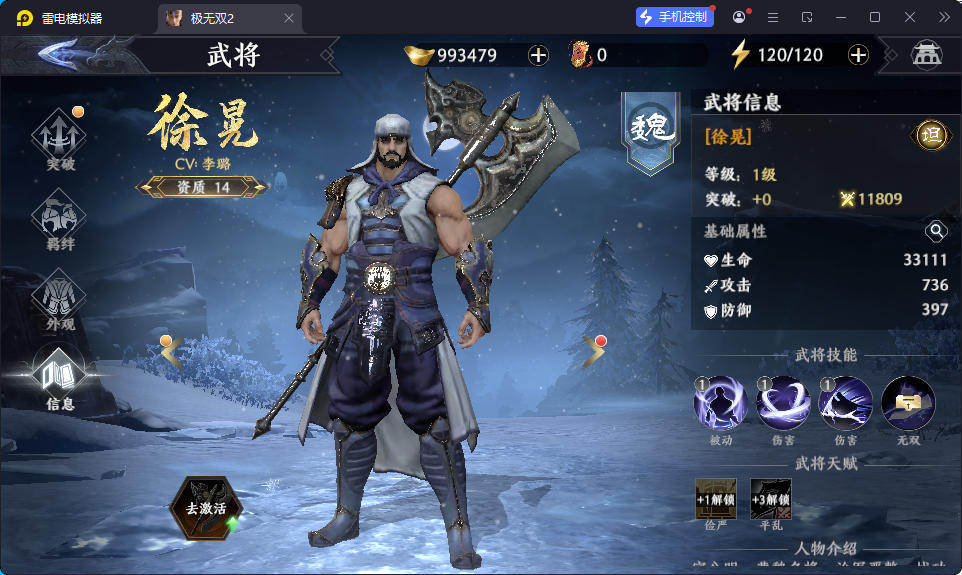Click the 坦 tank role badge
The image size is (962, 575).
931,136
